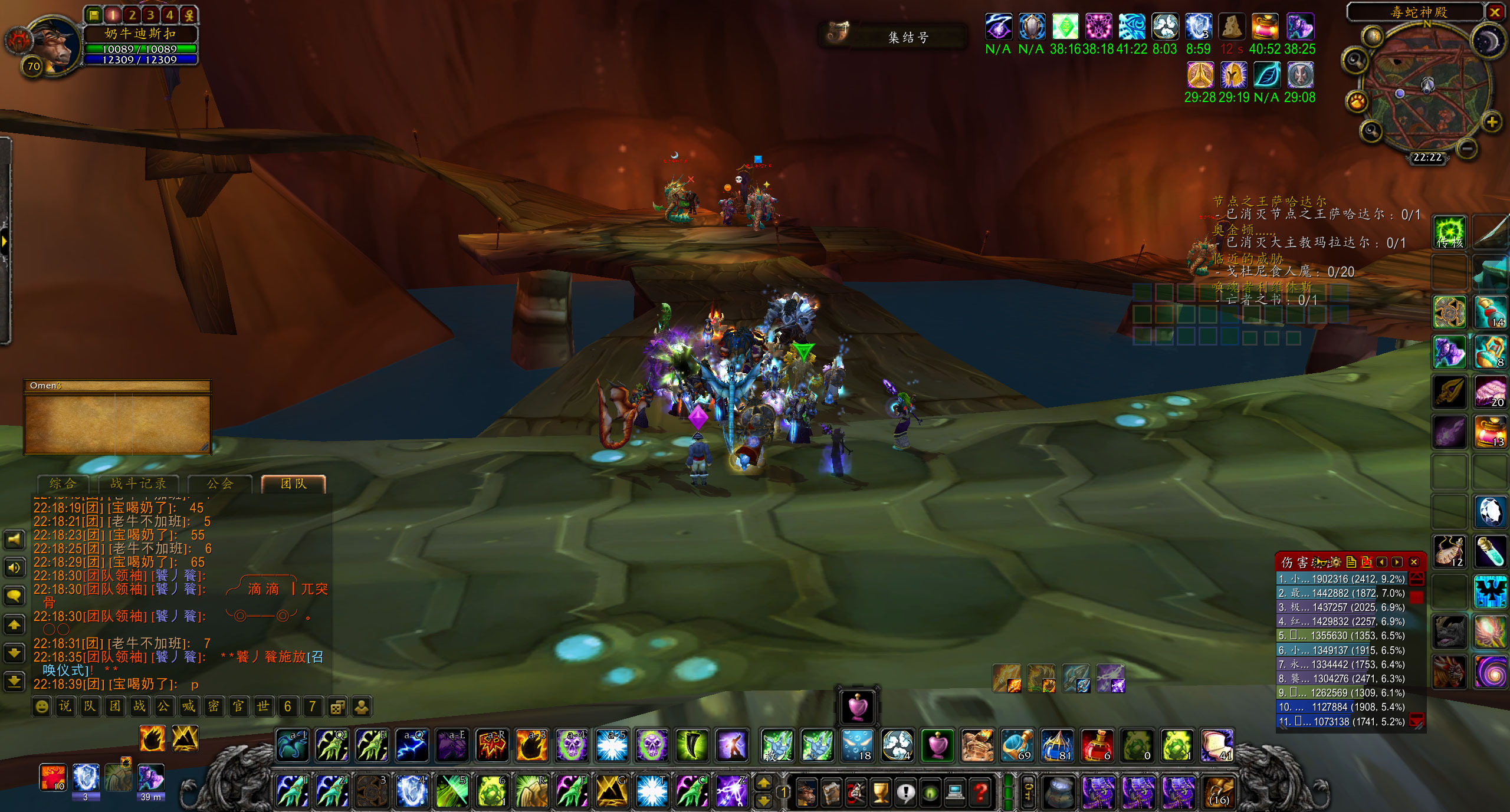Click the action bar page-up arrow near the number 1
This screenshot has width=1510, height=812.
pos(763,784)
